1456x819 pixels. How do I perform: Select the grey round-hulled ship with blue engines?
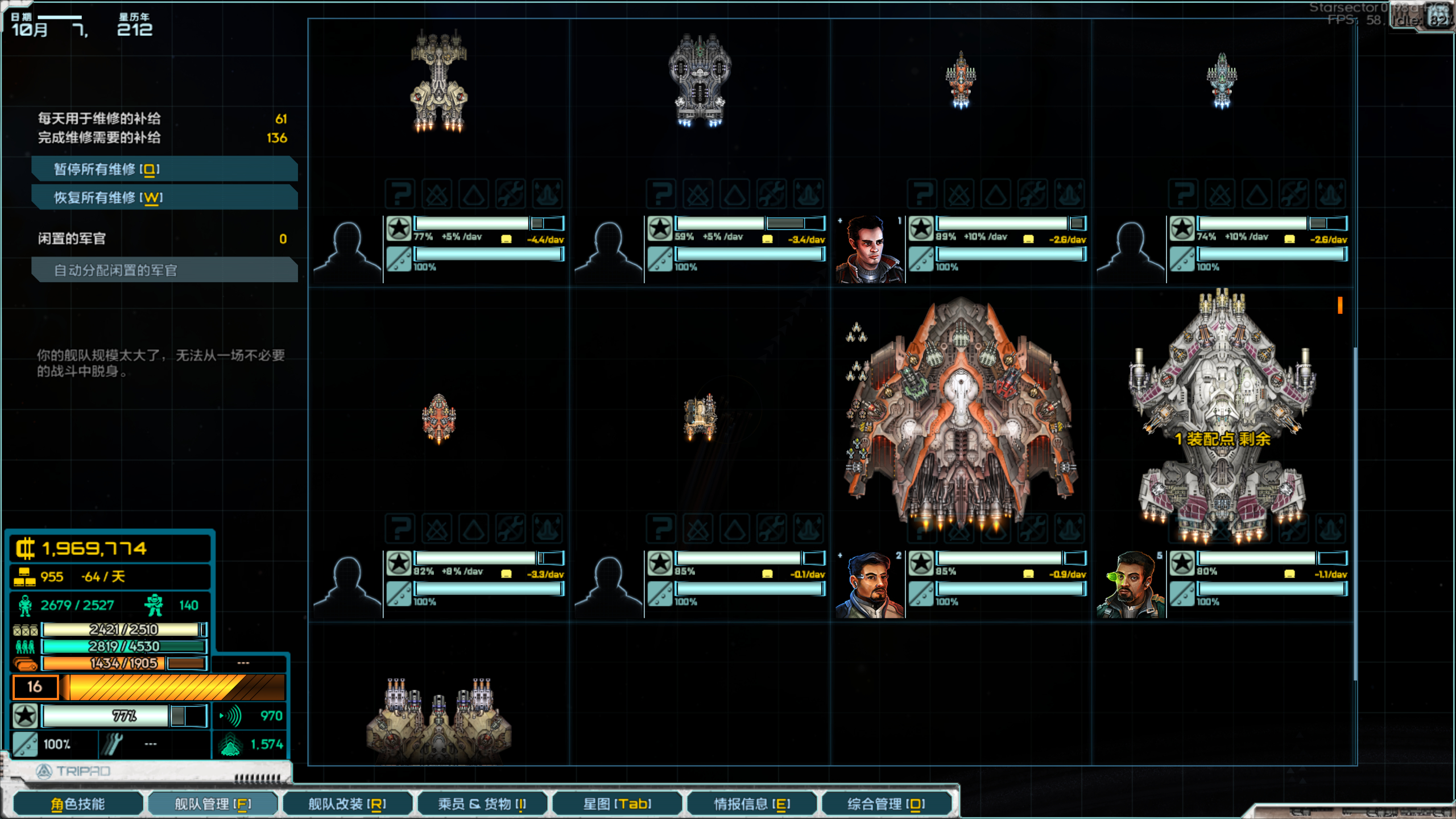[x=700, y=80]
